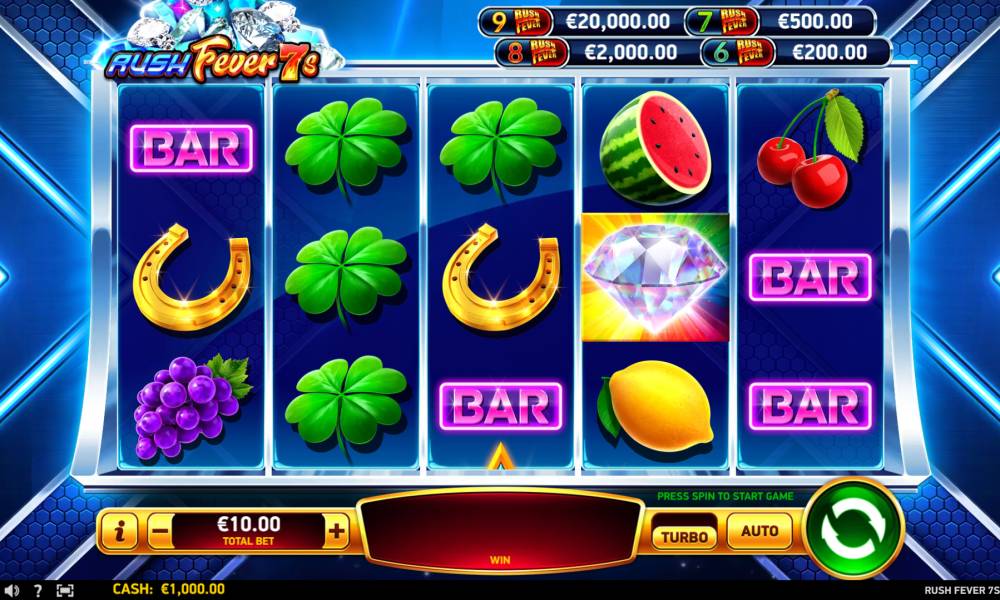Enable Turbo spin mode
1000x600 pixels.
coord(685,535)
